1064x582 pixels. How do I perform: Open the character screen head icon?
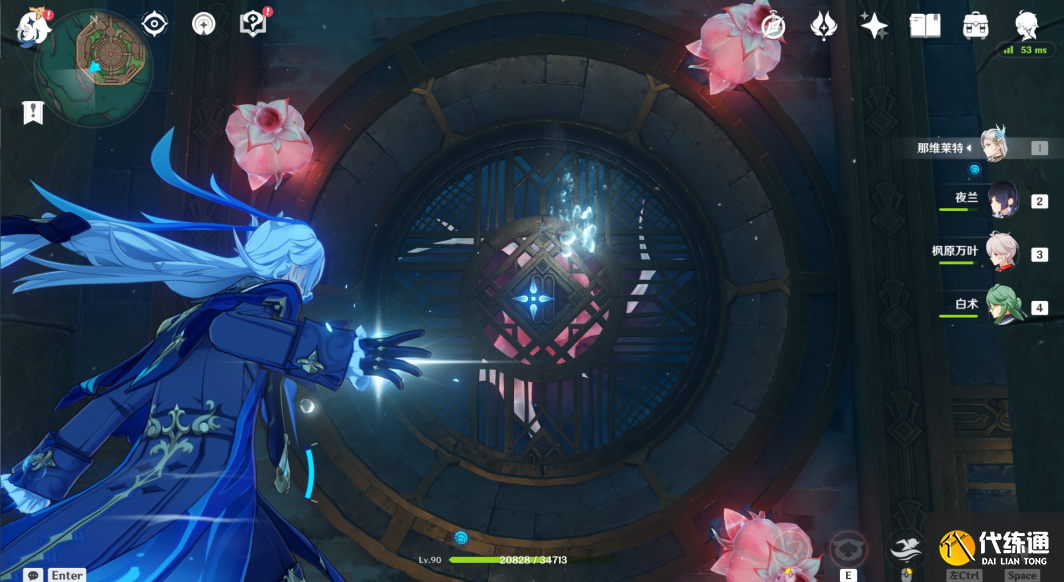click(1027, 24)
